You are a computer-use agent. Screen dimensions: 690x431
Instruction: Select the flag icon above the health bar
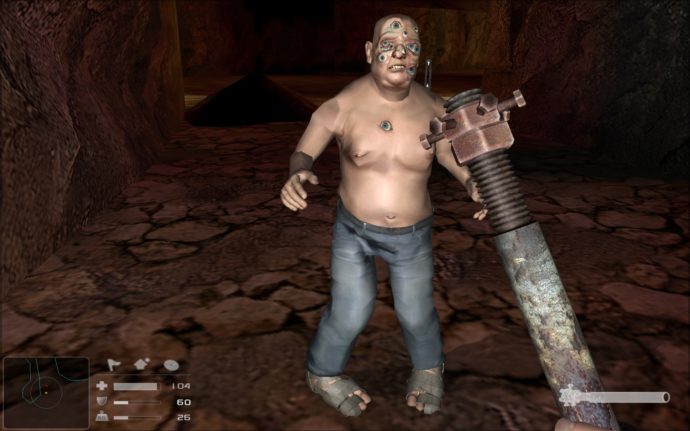tap(114, 365)
